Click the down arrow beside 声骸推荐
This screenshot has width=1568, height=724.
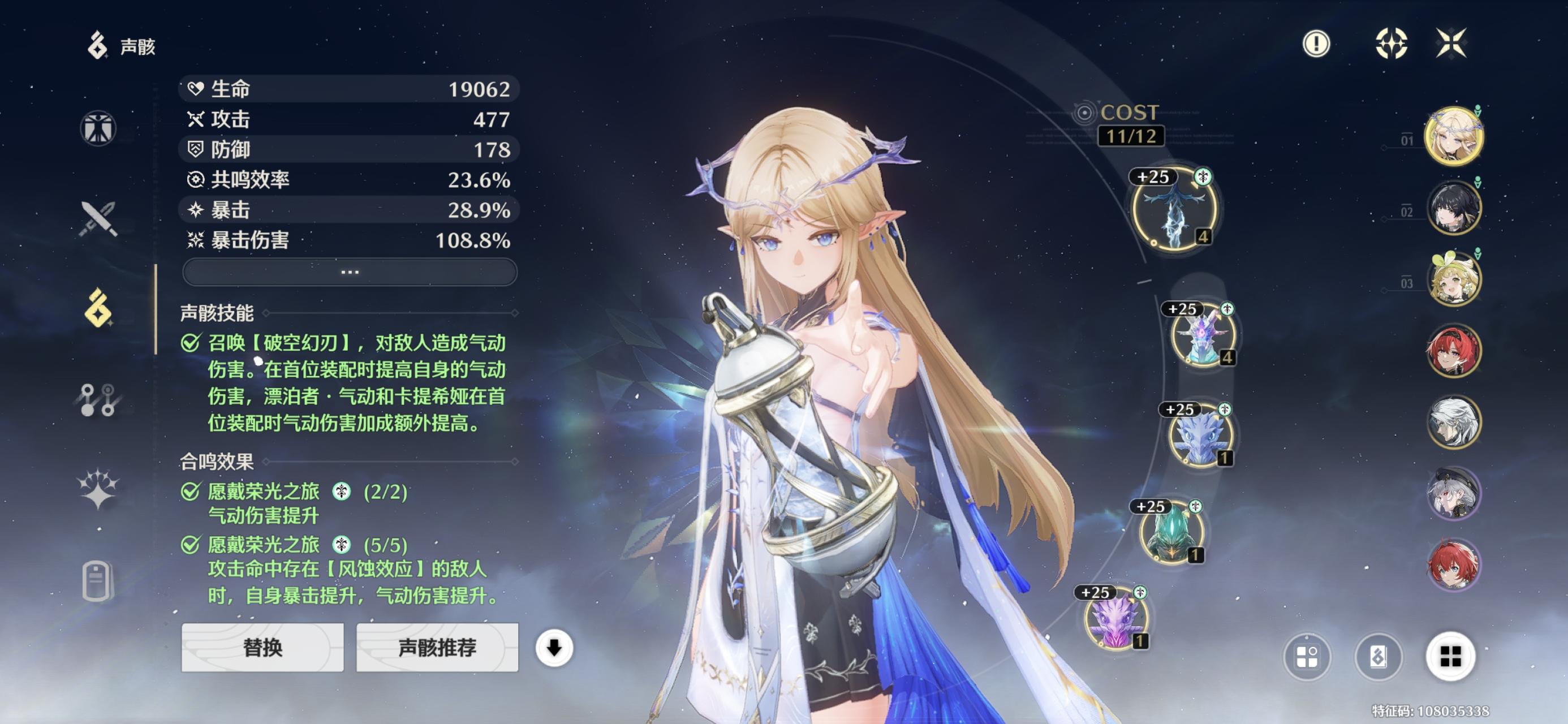555,649
